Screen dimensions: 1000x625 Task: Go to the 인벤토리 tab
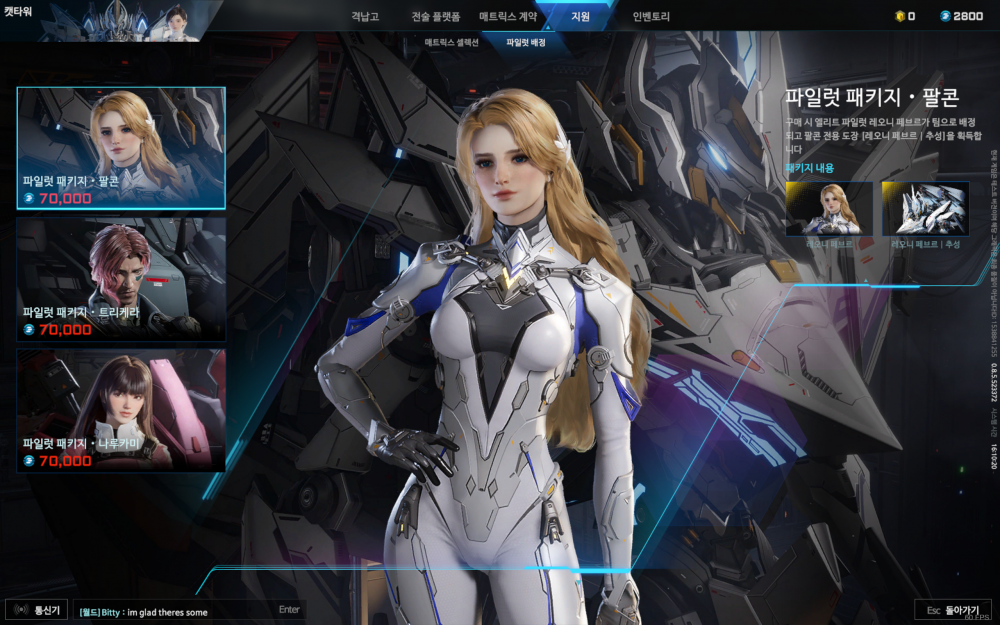point(651,17)
